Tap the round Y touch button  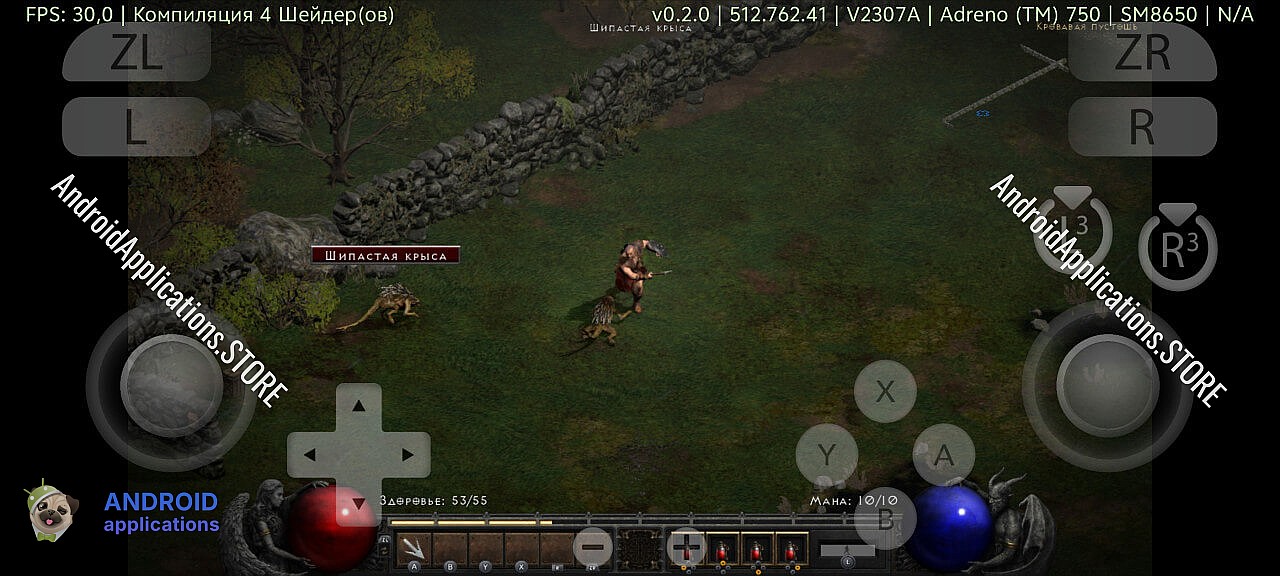(826, 455)
